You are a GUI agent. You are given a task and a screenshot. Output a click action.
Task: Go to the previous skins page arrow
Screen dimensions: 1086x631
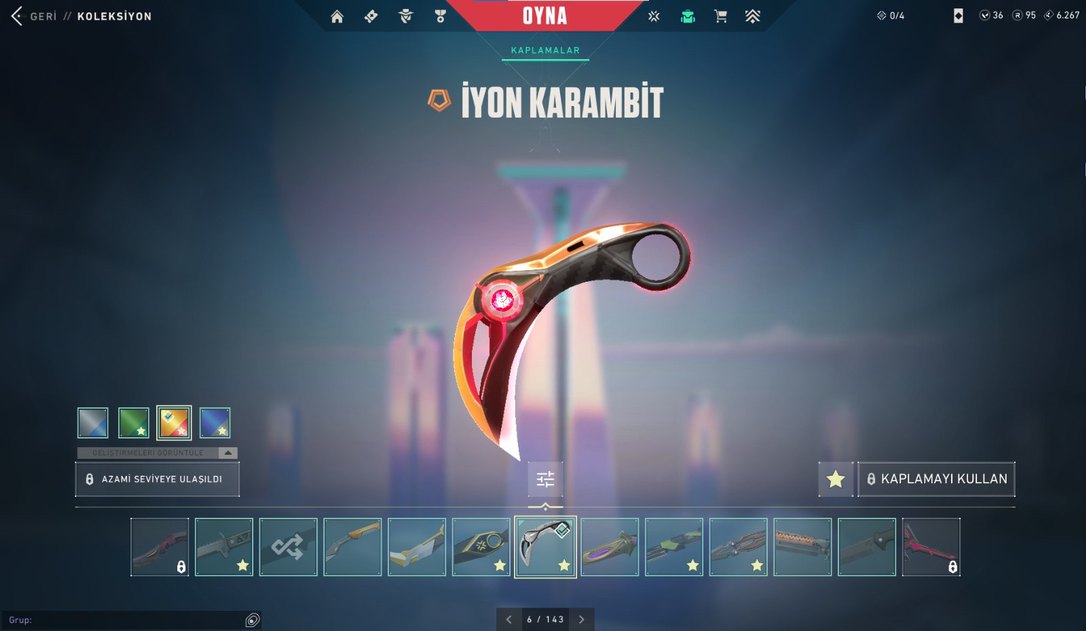tap(509, 619)
